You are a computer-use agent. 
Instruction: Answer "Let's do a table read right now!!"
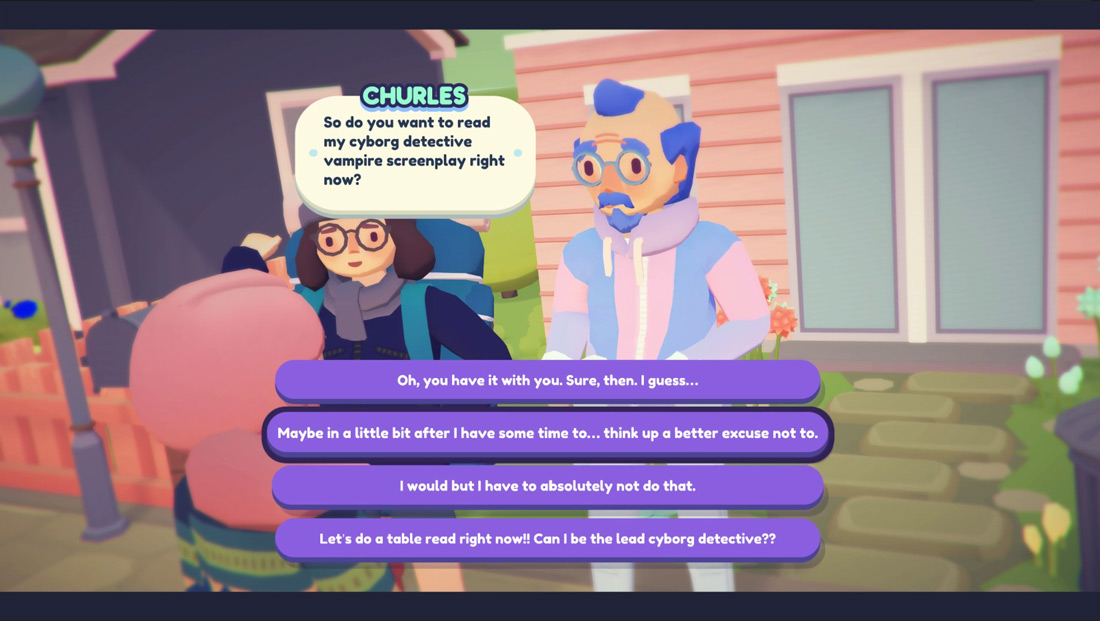point(547,539)
